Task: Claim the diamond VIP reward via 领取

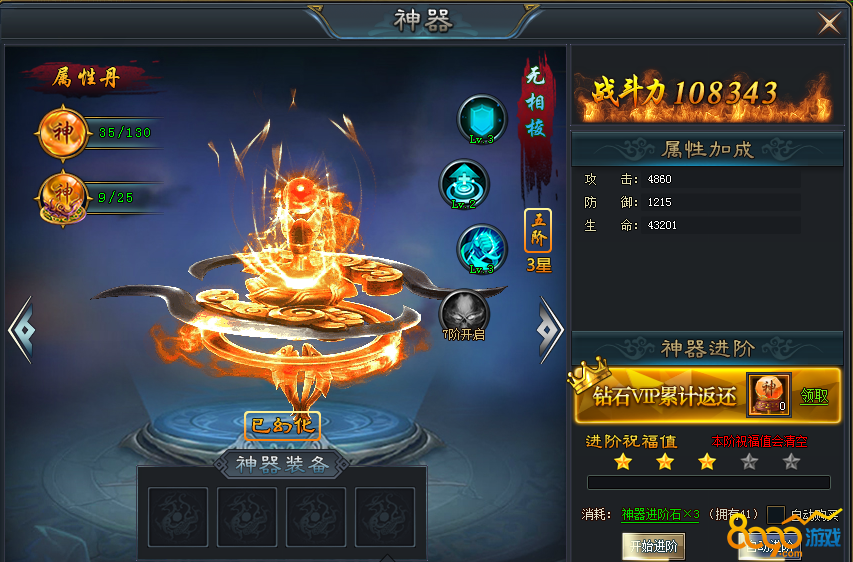Action: pos(814,396)
